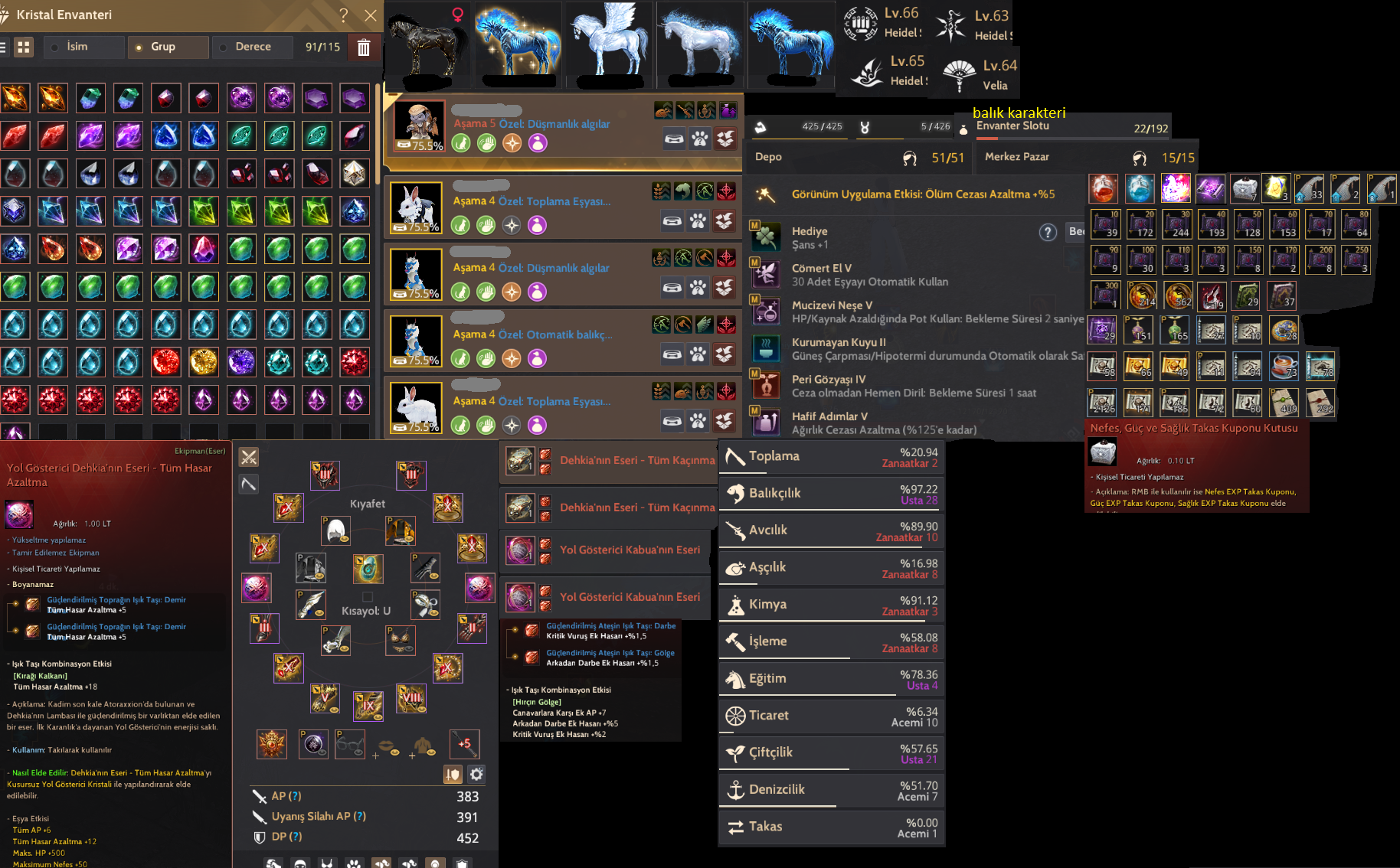The height and width of the screenshot is (868, 1400).
Task: Click the trash icon in Kristal Envanteri
Action: point(363,47)
